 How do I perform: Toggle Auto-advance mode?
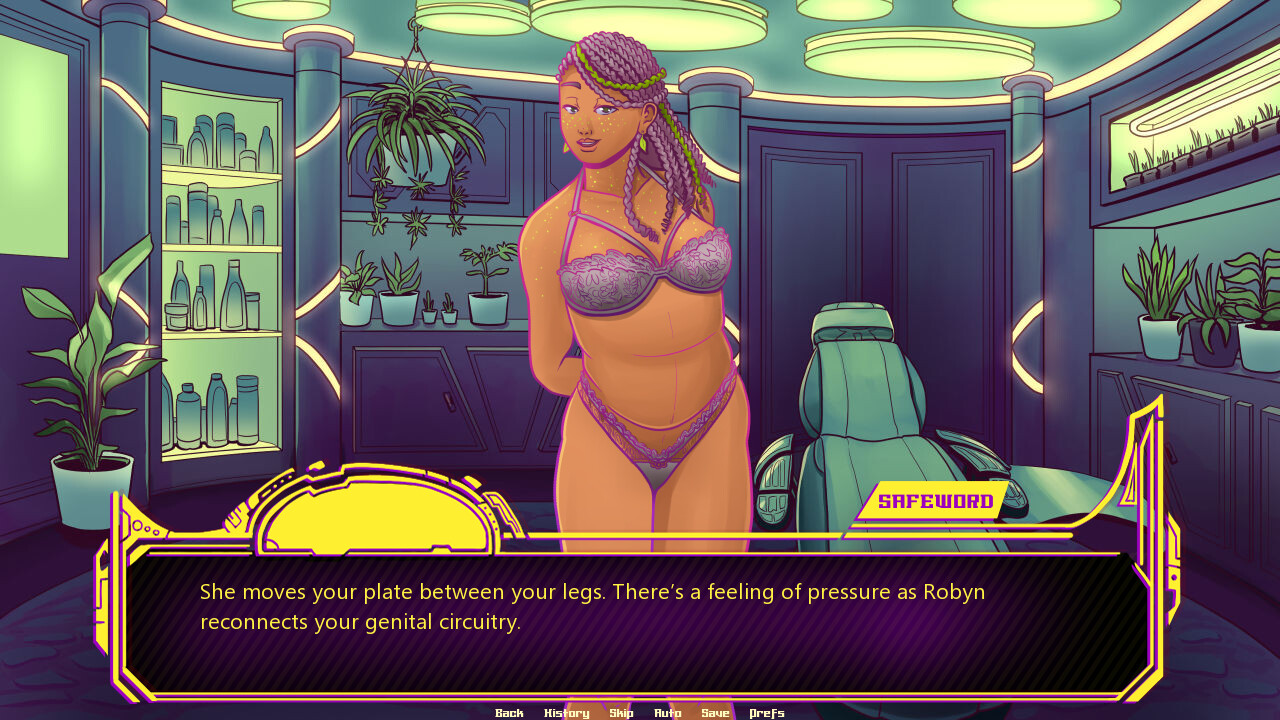(x=667, y=713)
